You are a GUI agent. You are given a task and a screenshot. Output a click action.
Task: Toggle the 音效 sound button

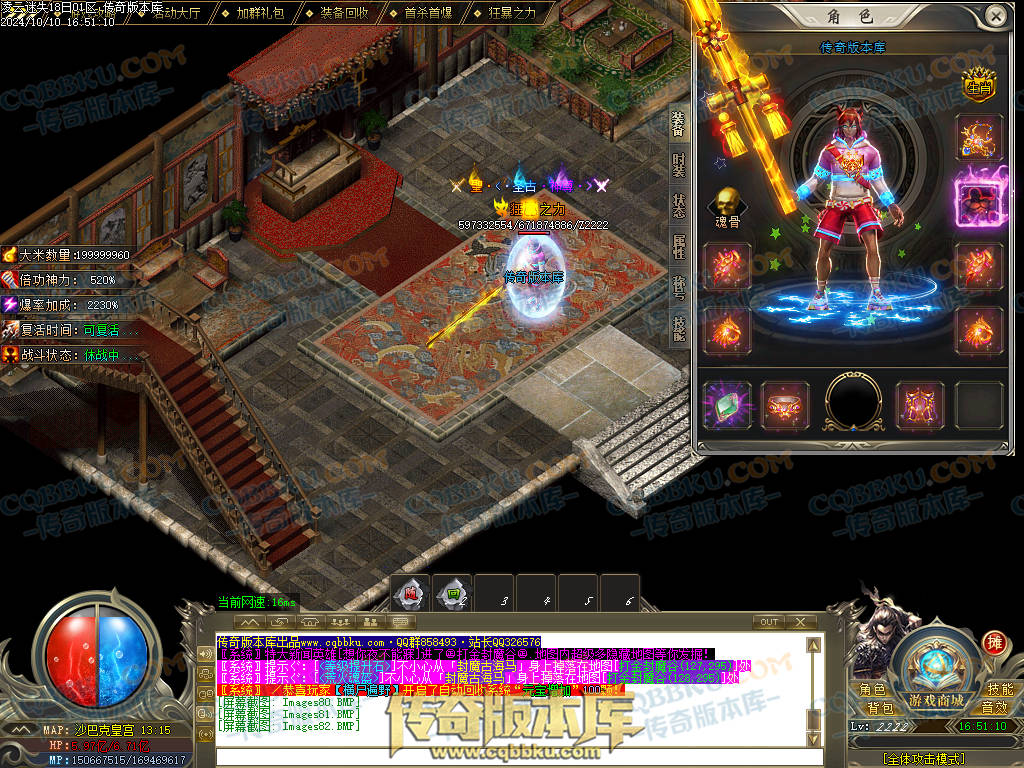[994, 708]
